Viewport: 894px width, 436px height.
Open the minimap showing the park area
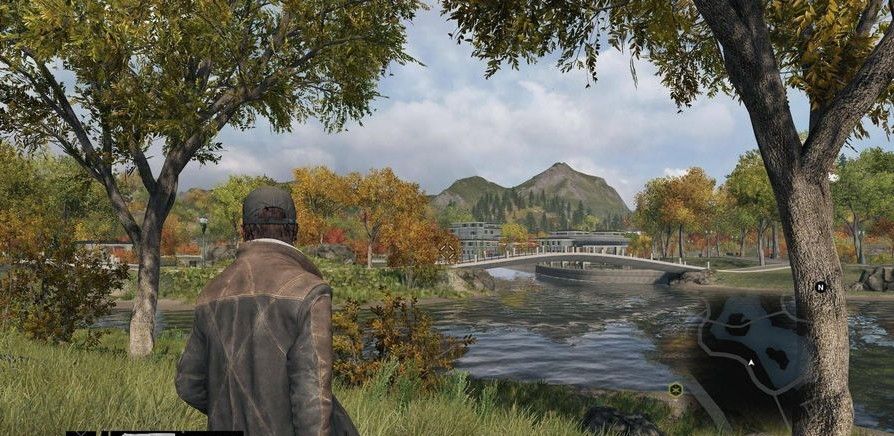coord(760,350)
